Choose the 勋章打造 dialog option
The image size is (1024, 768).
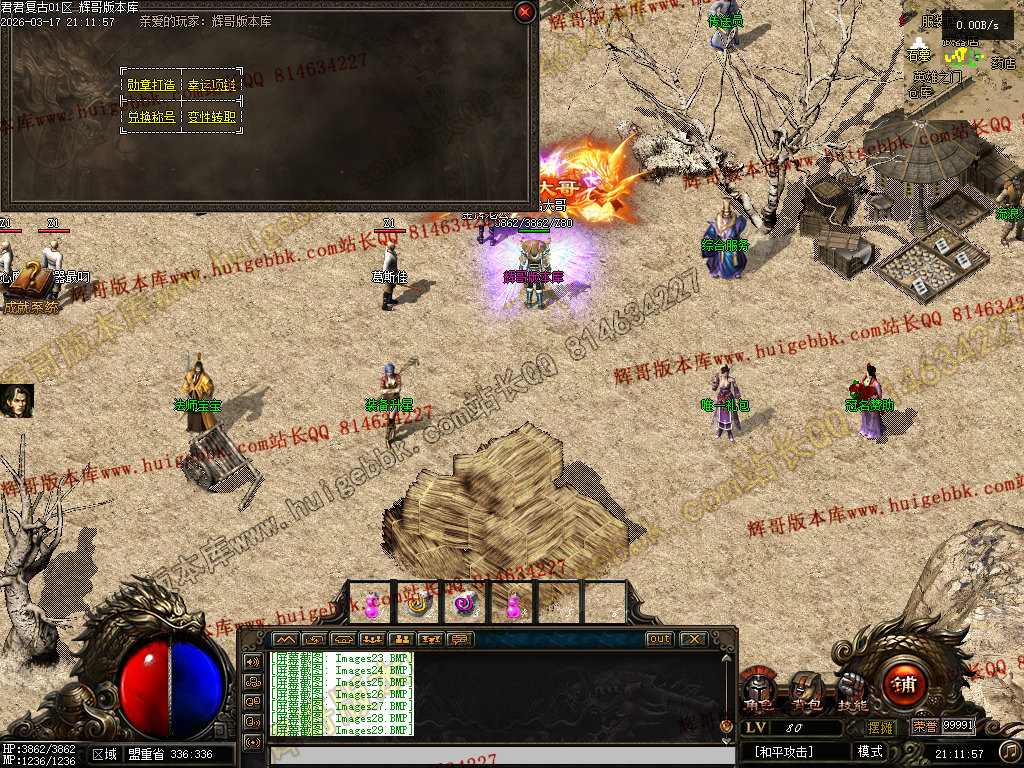[x=151, y=86]
